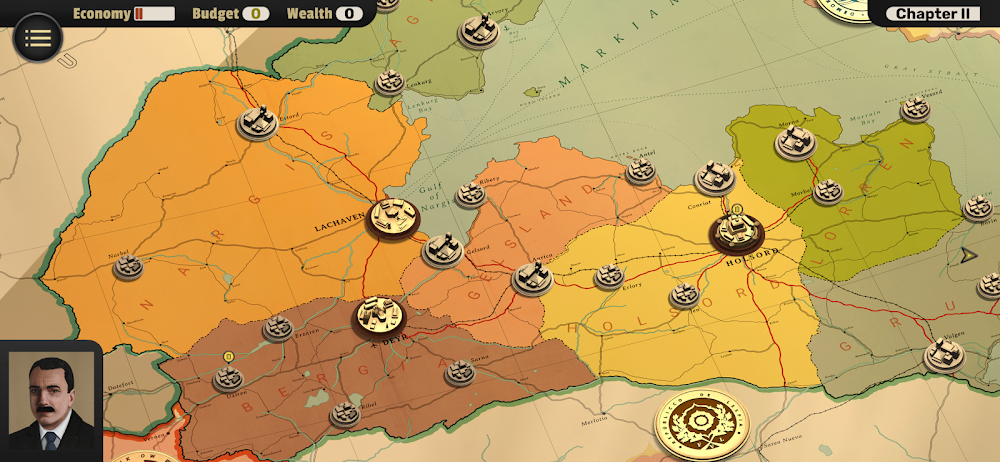Open the hamburger main menu

[38, 39]
